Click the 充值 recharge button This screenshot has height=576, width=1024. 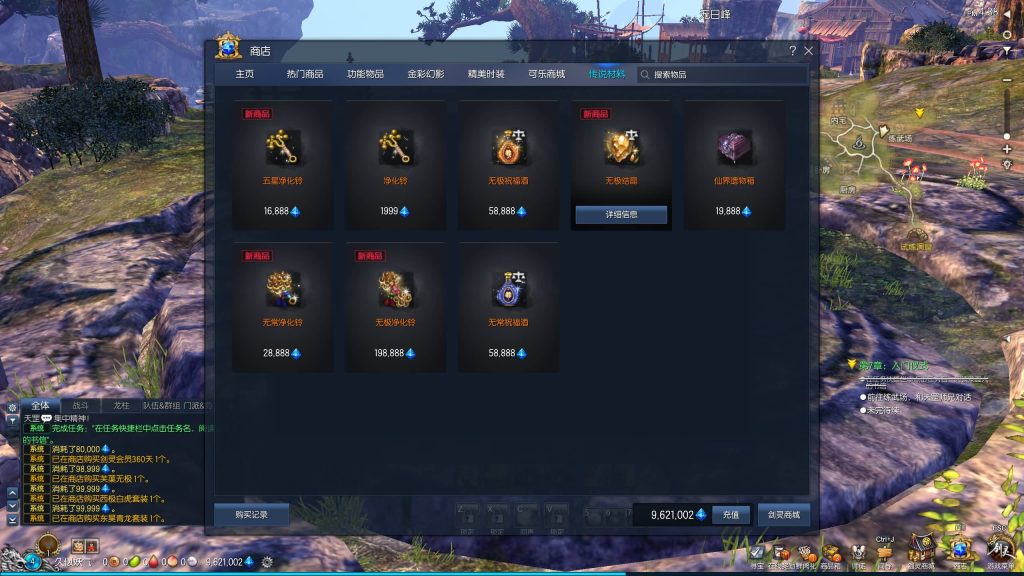click(730, 514)
